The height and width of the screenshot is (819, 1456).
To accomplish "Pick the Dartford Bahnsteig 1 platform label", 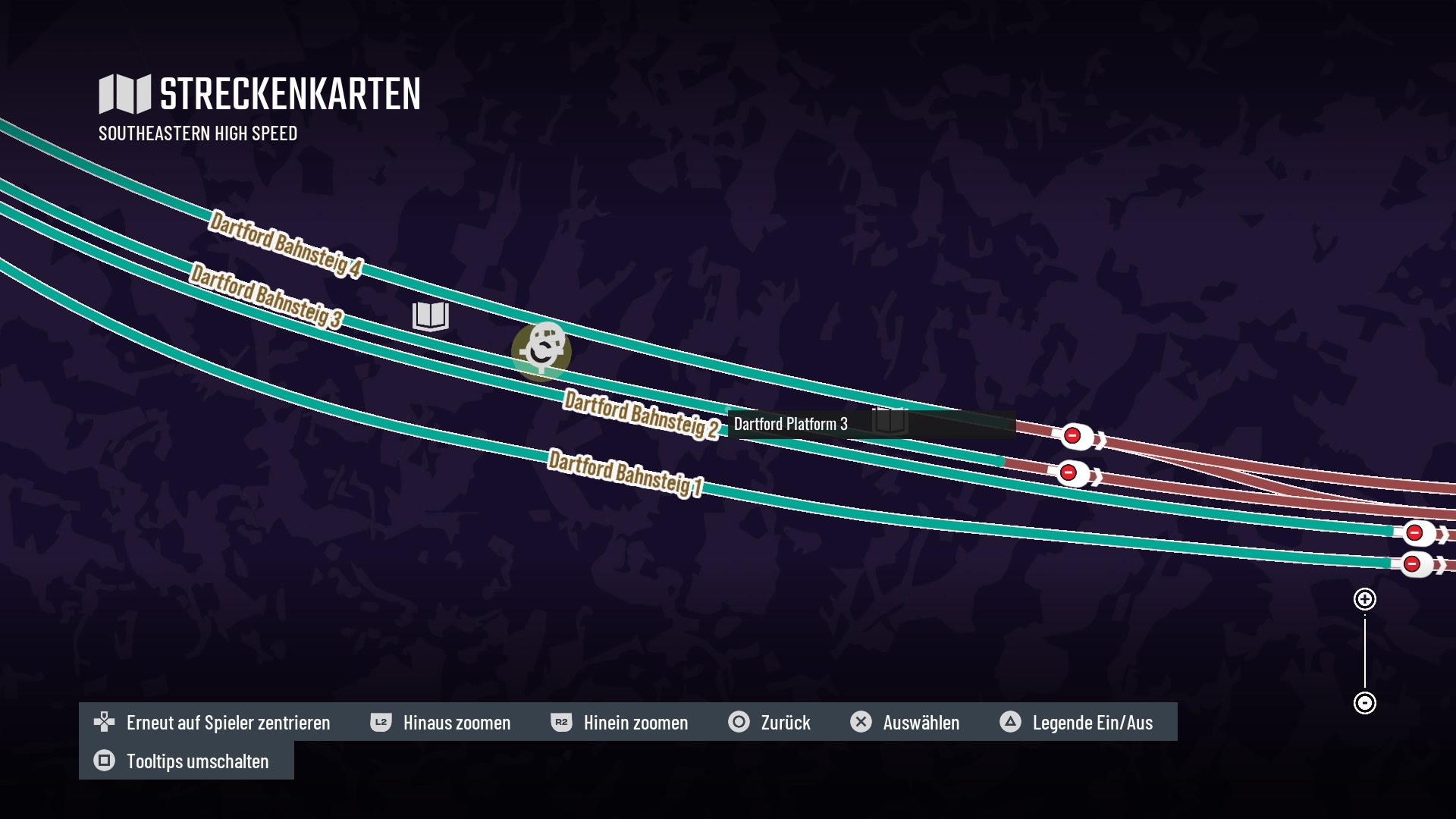I will [x=625, y=472].
